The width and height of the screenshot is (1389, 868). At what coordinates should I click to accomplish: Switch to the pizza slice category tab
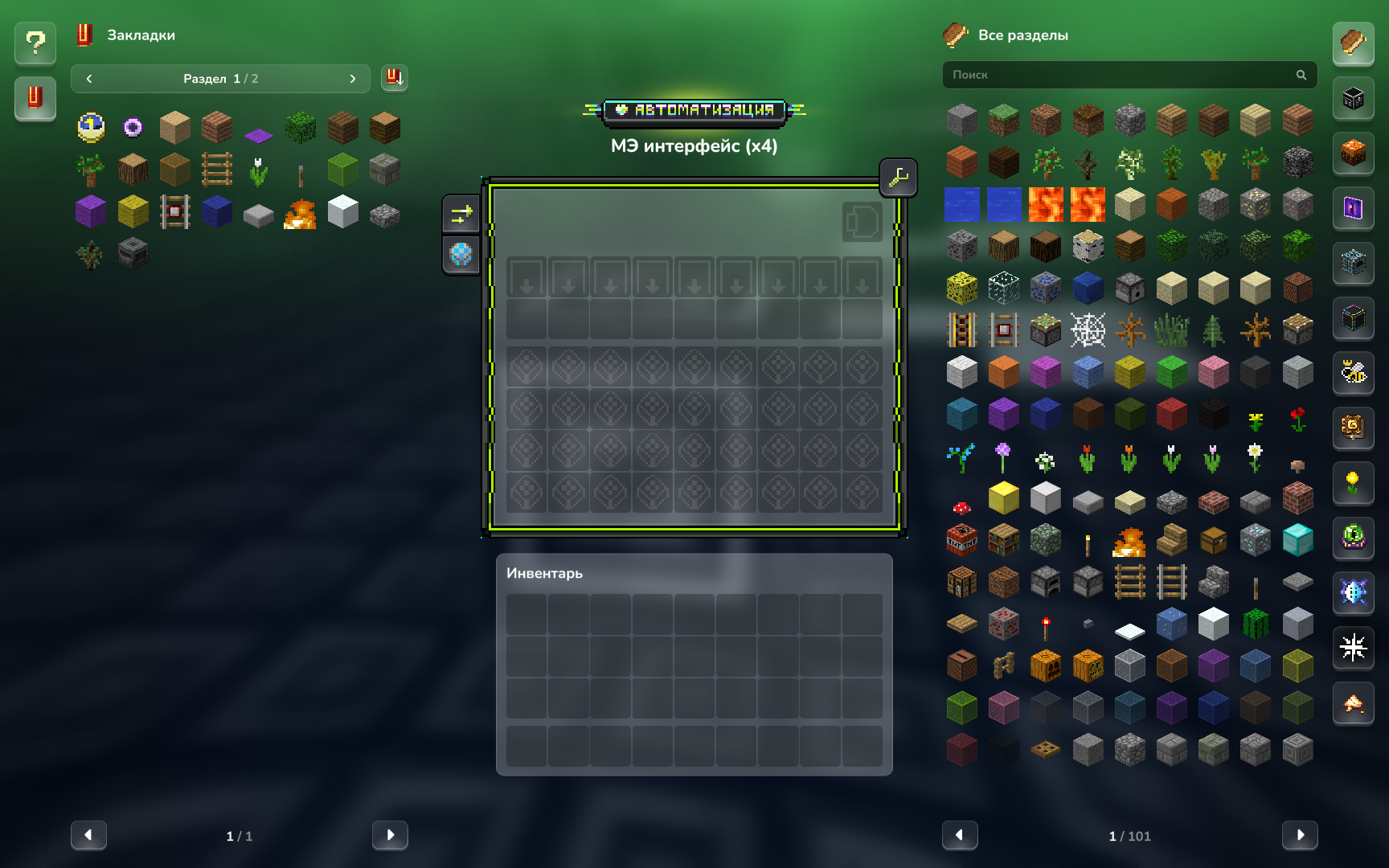(1353, 704)
